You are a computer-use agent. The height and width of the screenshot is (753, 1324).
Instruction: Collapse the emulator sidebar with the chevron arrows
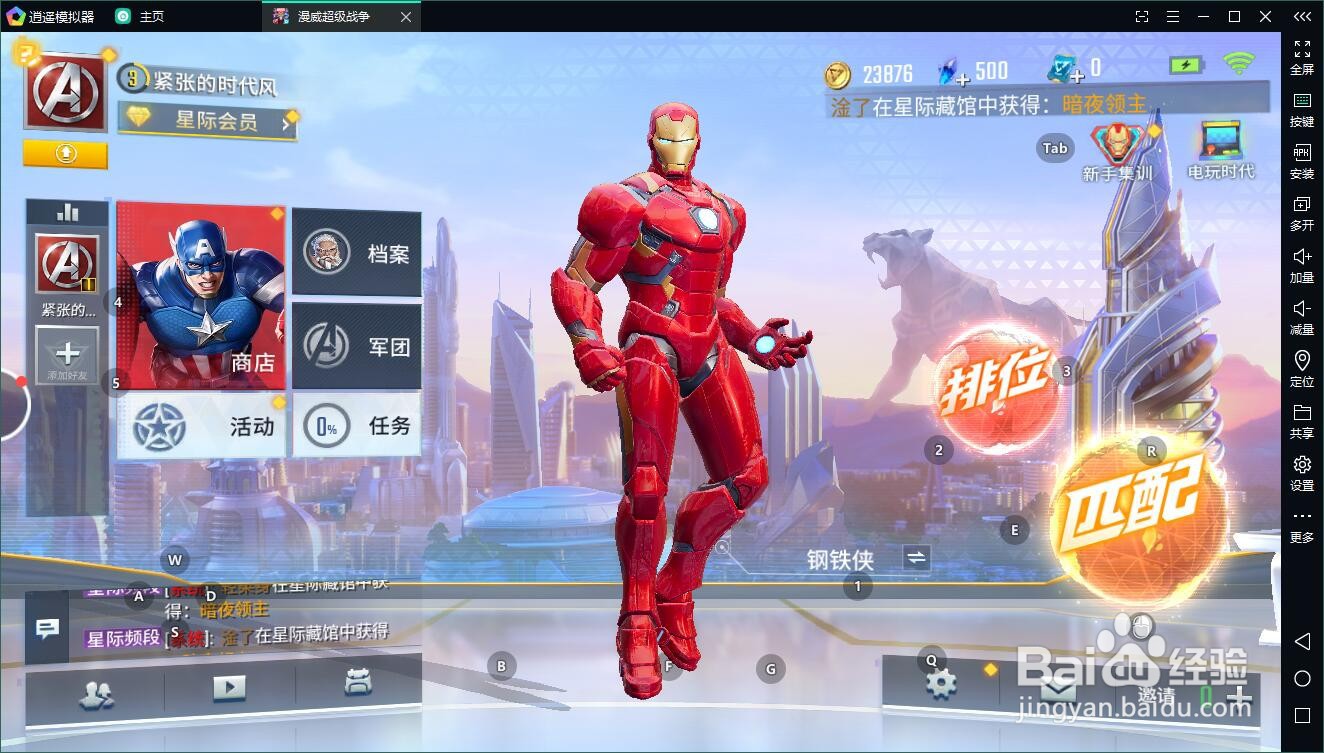coord(1301,16)
